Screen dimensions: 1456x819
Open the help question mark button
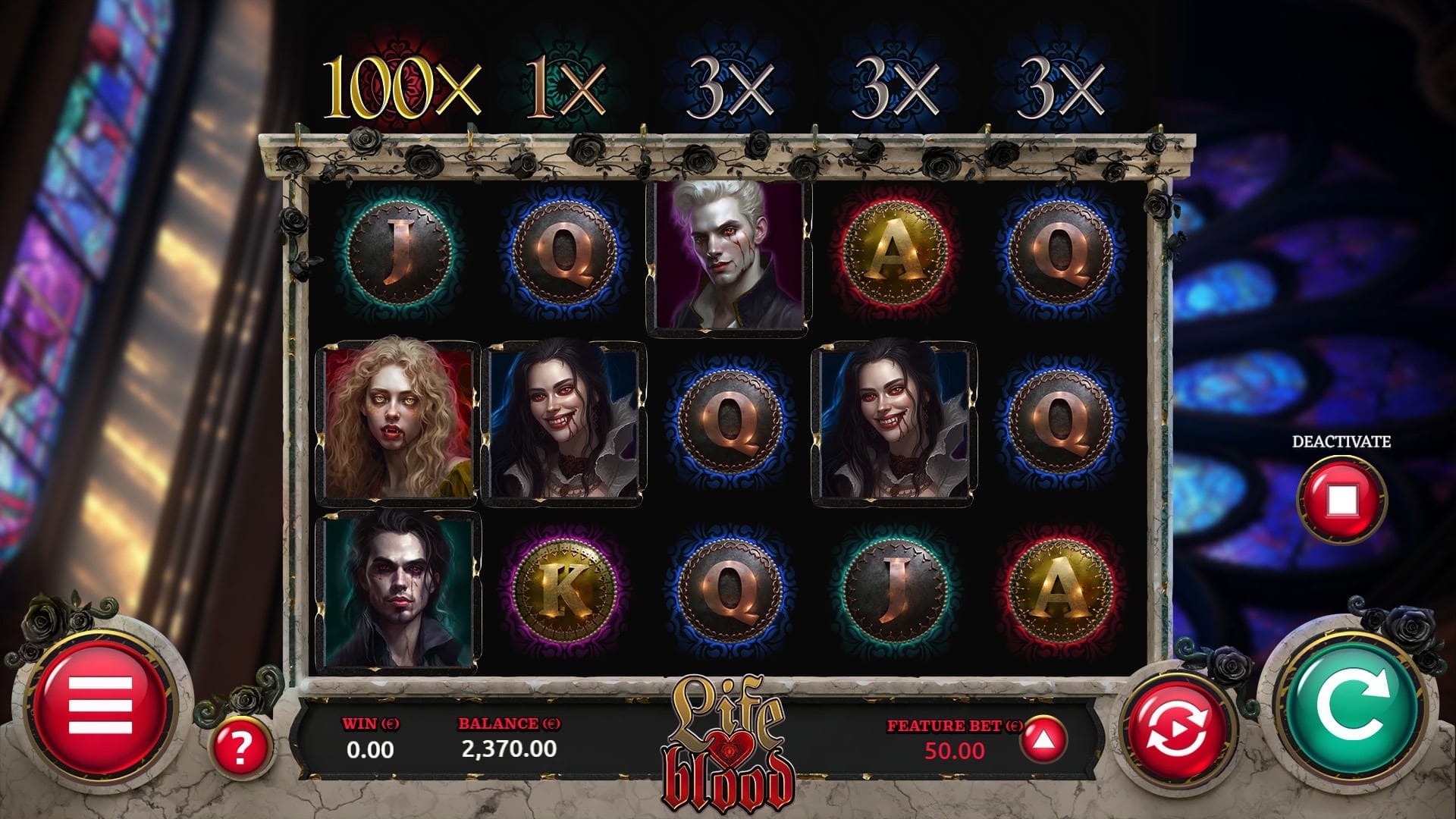coord(240,748)
